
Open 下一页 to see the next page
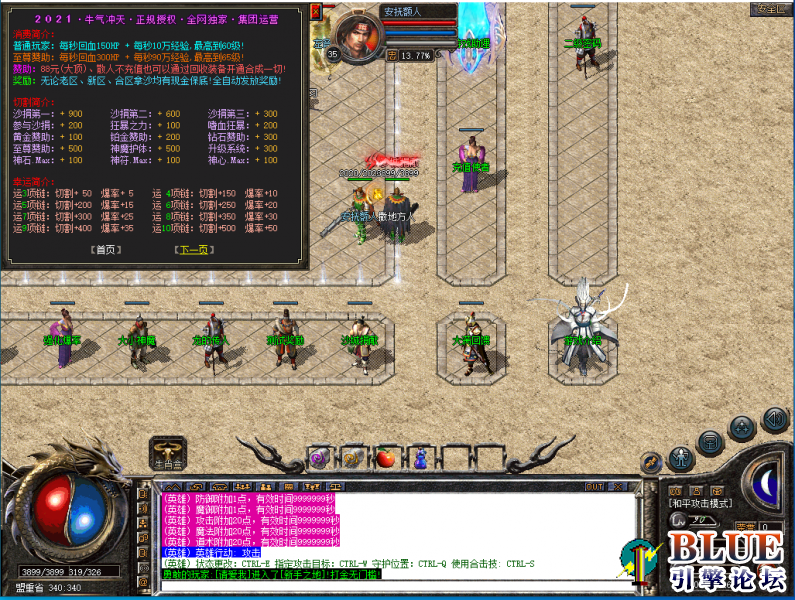tap(193, 250)
